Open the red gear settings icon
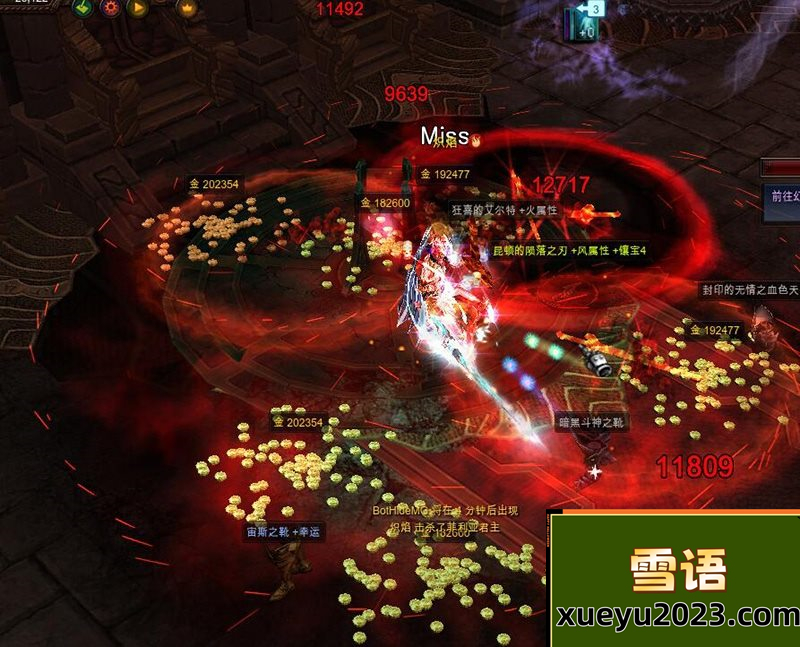 click(x=111, y=8)
